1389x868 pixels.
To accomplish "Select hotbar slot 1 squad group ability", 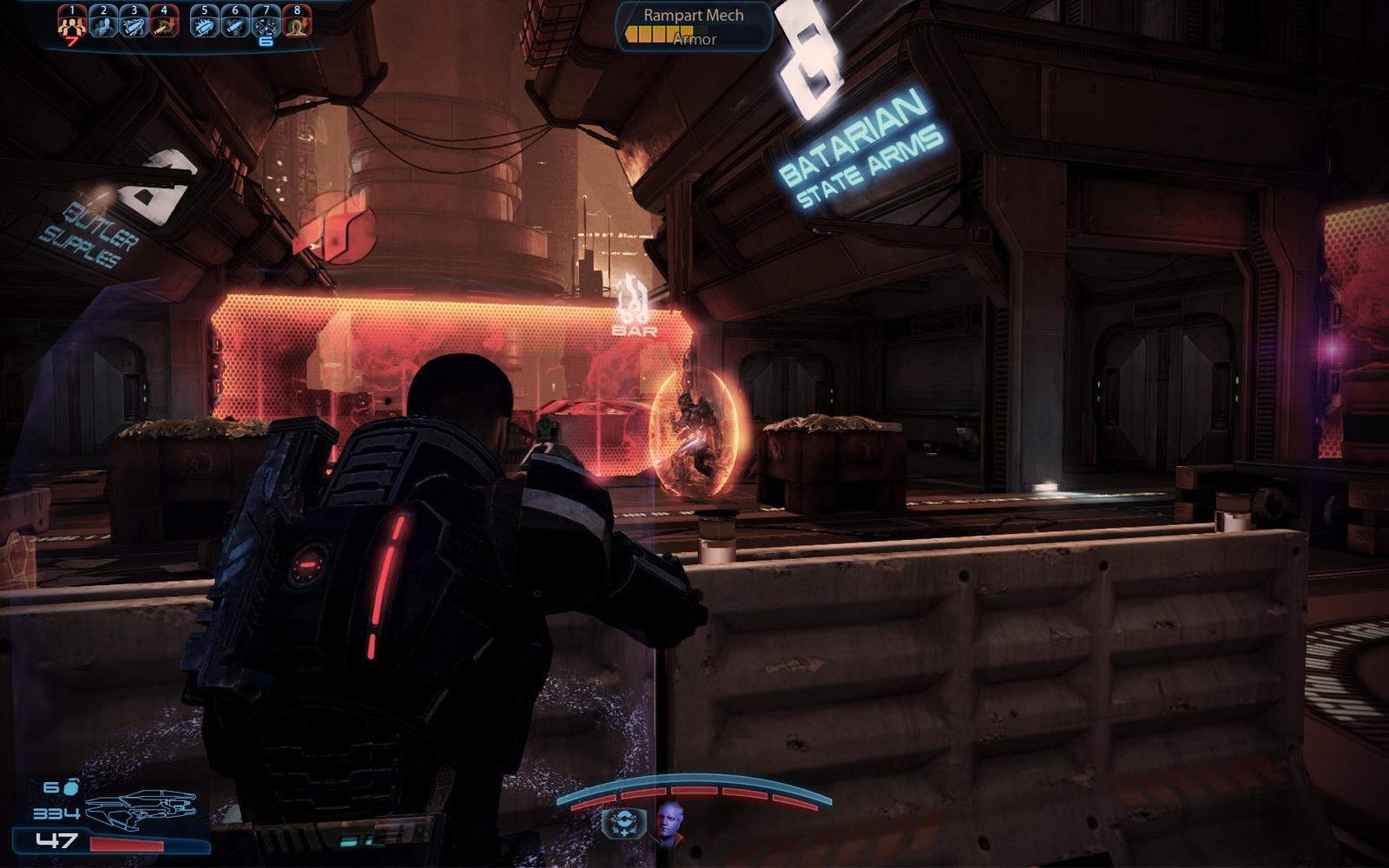I will [71, 21].
